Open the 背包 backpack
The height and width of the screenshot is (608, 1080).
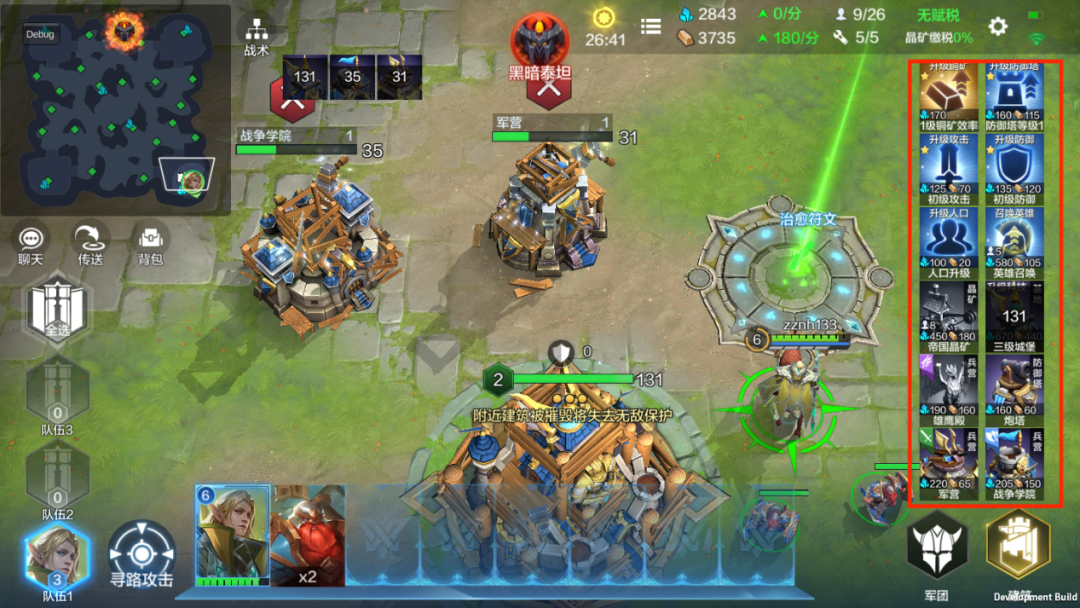coord(150,243)
